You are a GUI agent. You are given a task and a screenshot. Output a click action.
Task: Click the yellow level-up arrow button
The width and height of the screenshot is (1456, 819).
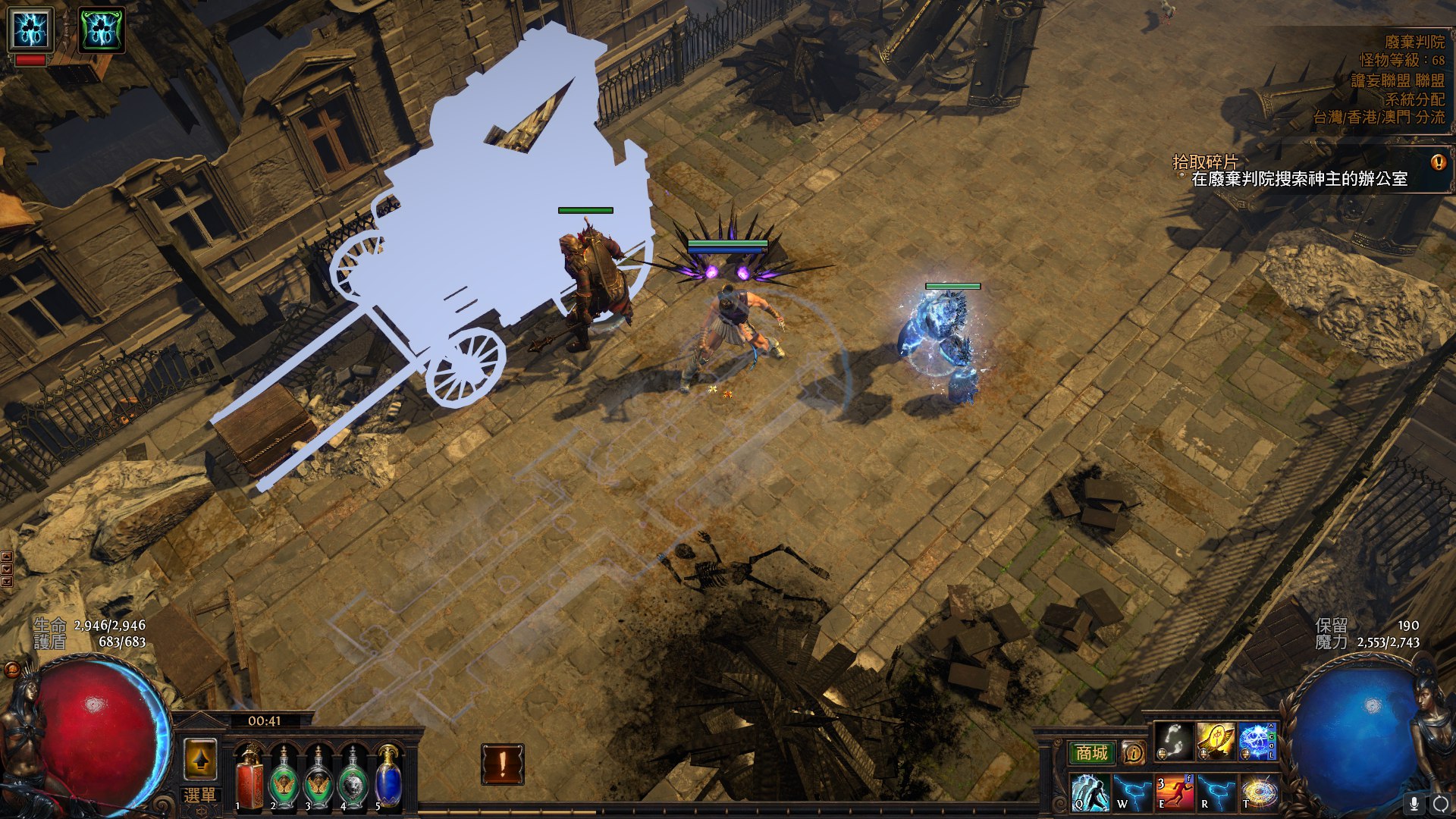(x=200, y=759)
